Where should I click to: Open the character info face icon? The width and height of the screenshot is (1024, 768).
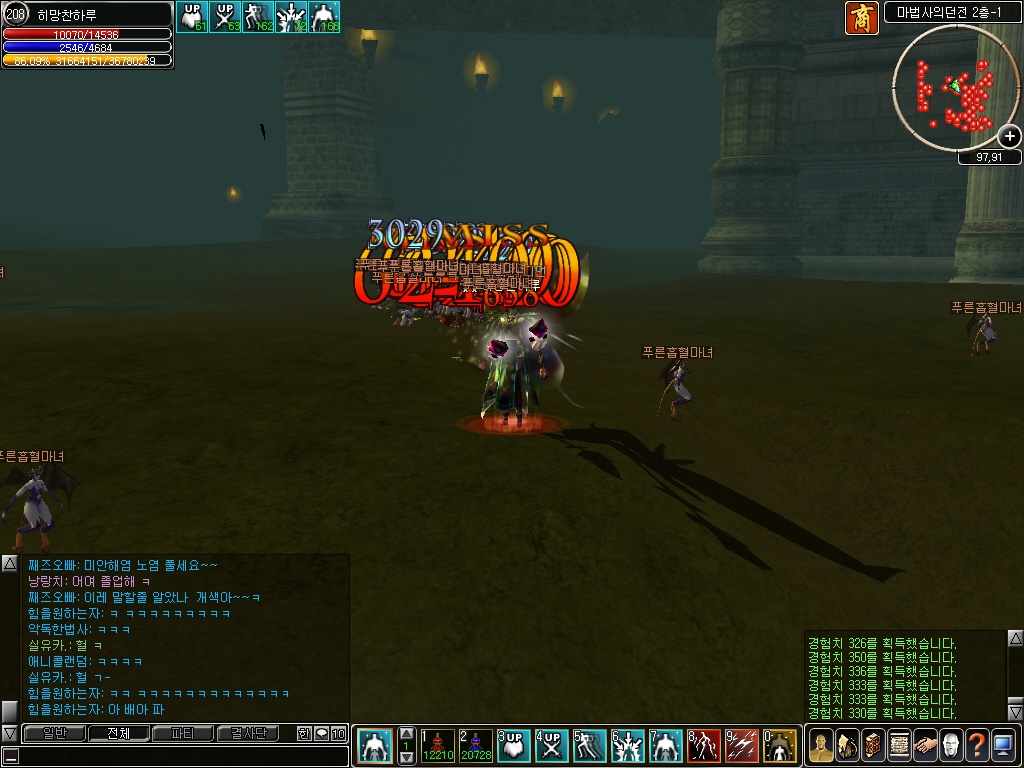coord(821,745)
